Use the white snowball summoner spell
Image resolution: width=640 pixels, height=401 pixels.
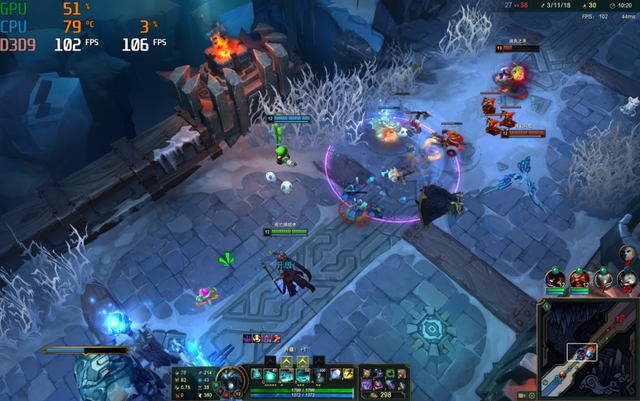click(335, 374)
